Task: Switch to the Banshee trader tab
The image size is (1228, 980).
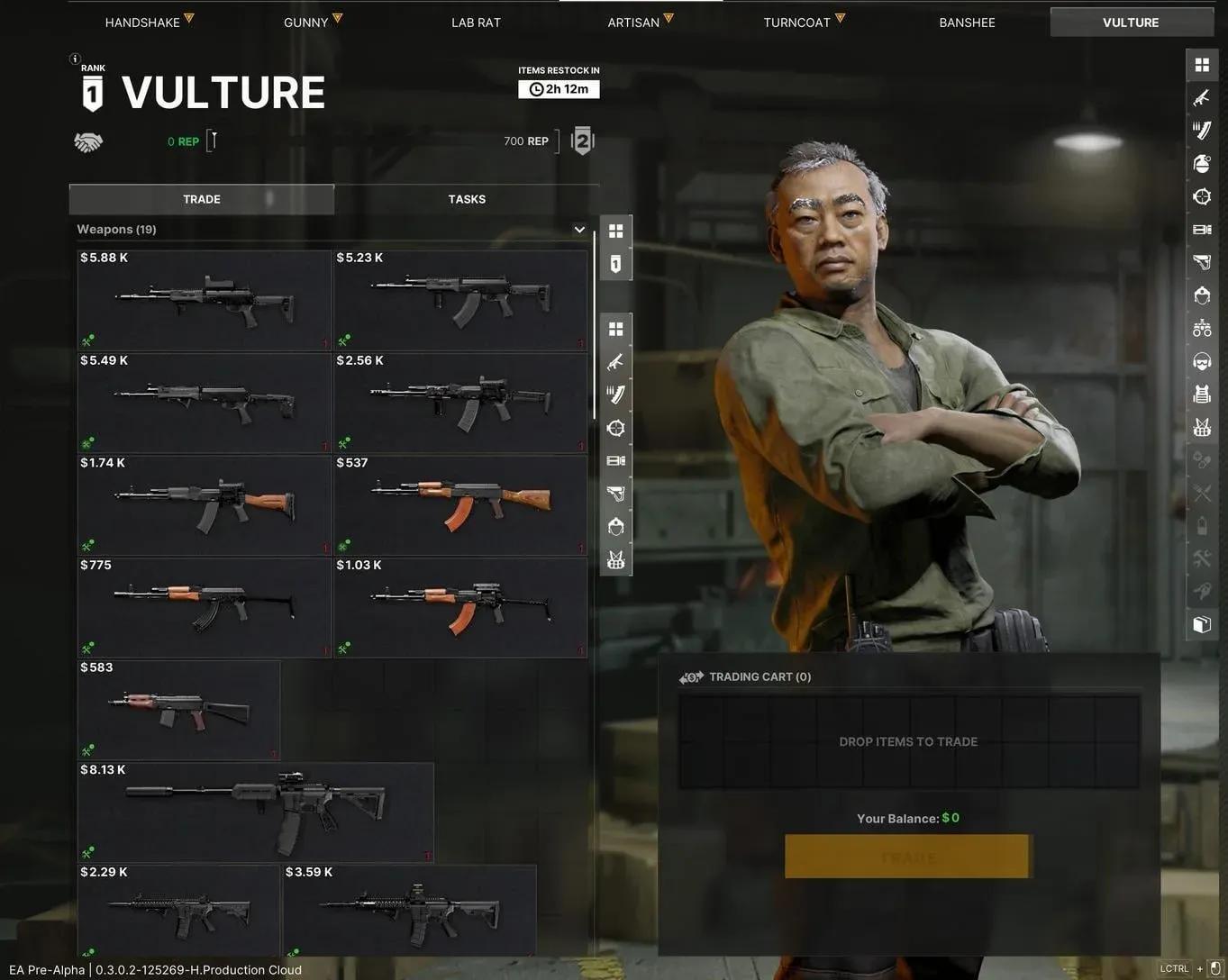Action: click(x=967, y=23)
